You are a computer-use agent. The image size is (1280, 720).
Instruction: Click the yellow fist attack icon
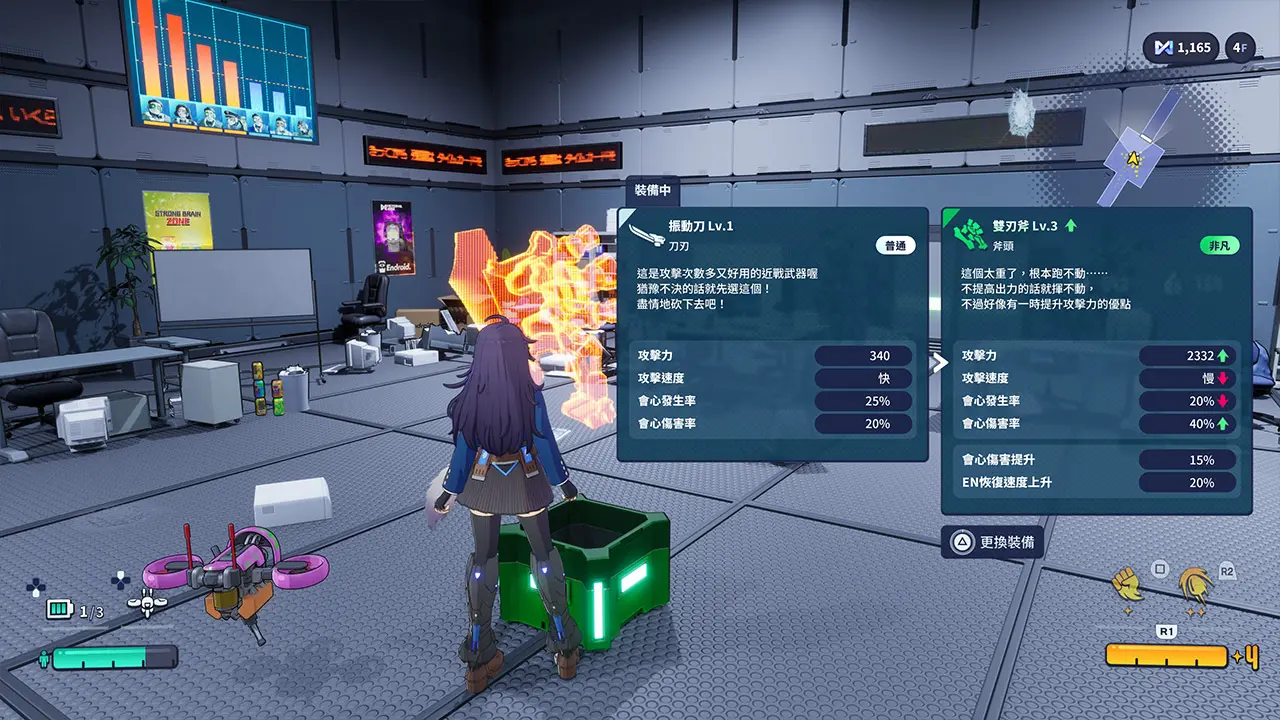(x=1128, y=584)
